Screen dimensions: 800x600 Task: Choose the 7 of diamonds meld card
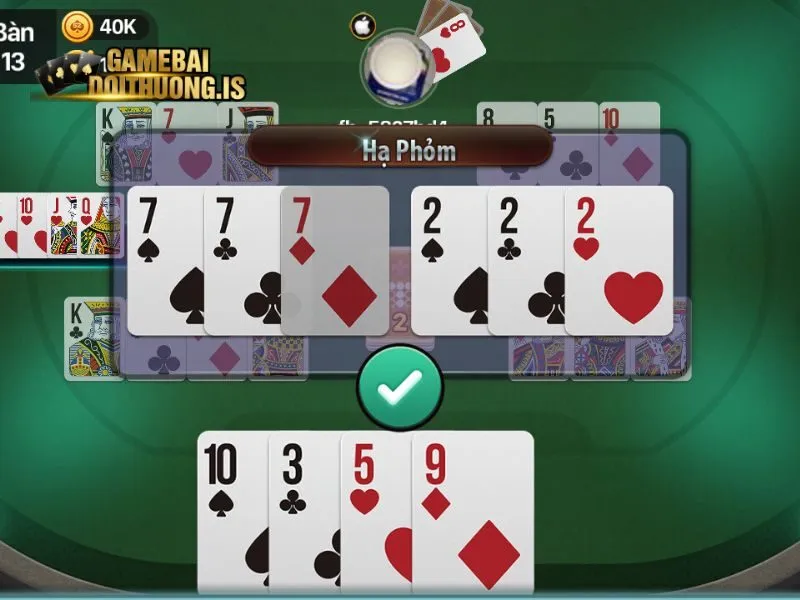coord(336,260)
